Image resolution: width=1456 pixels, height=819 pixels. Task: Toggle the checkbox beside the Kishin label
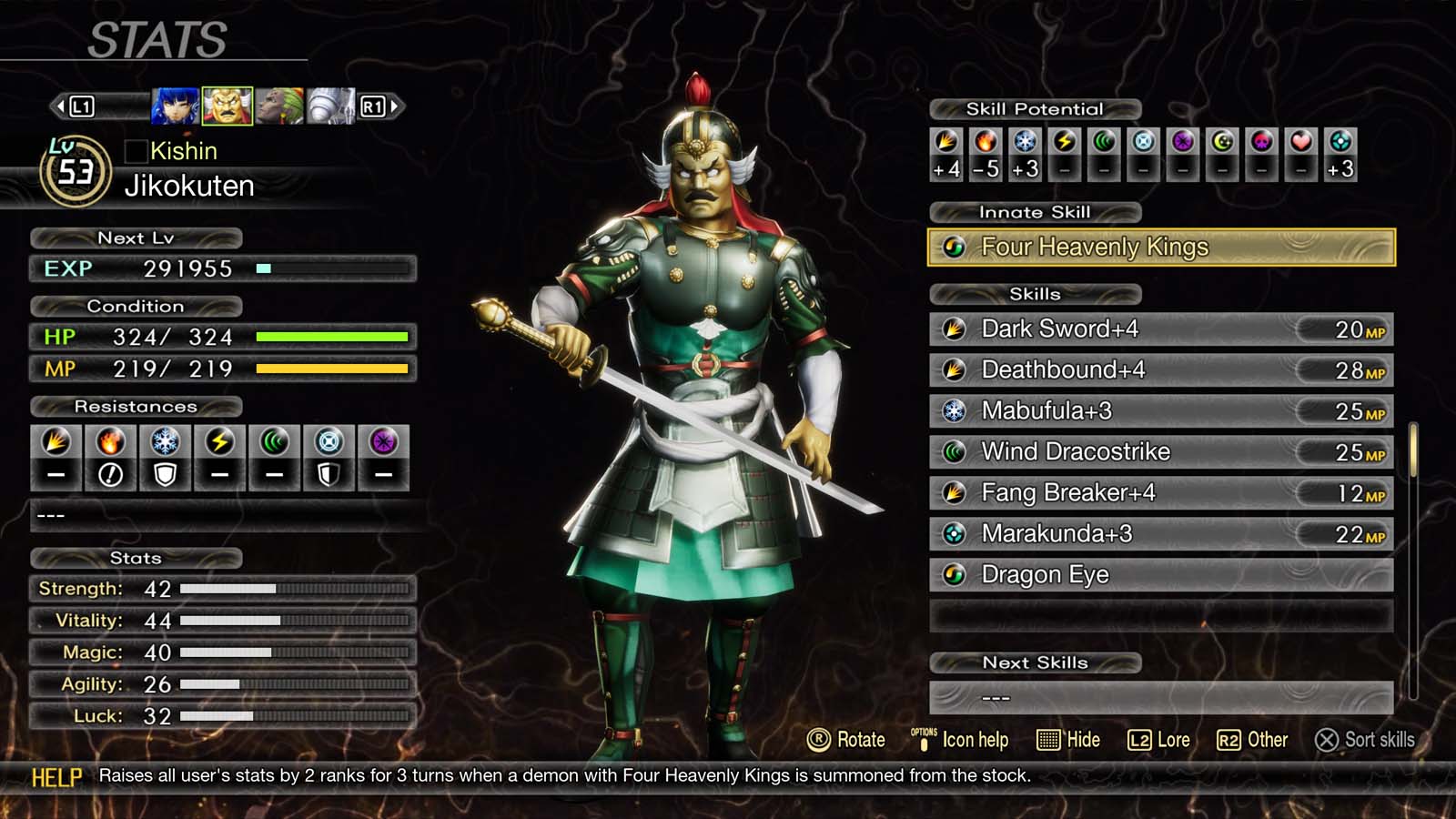136,151
